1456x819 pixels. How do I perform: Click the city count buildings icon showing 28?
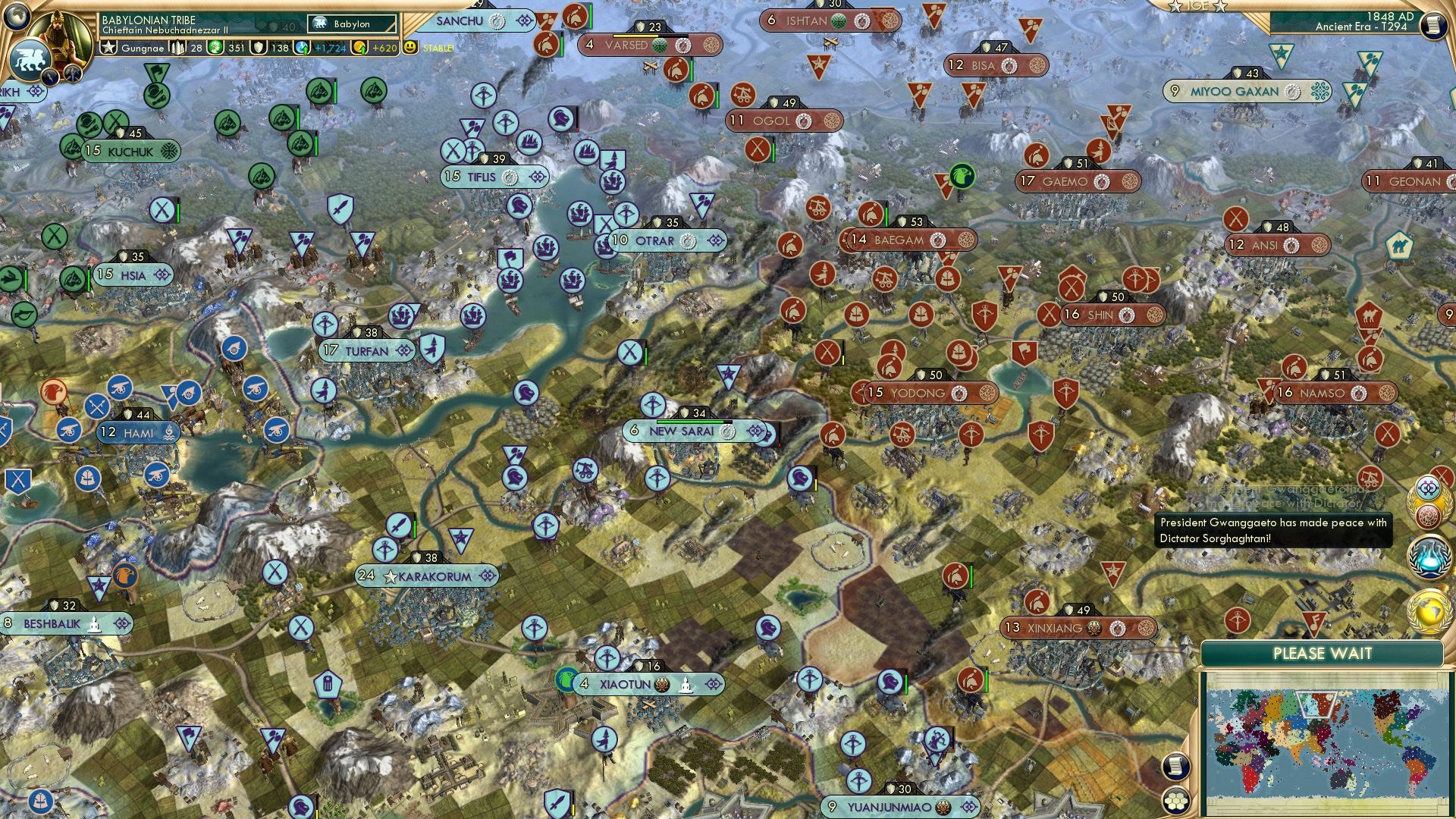(x=178, y=48)
